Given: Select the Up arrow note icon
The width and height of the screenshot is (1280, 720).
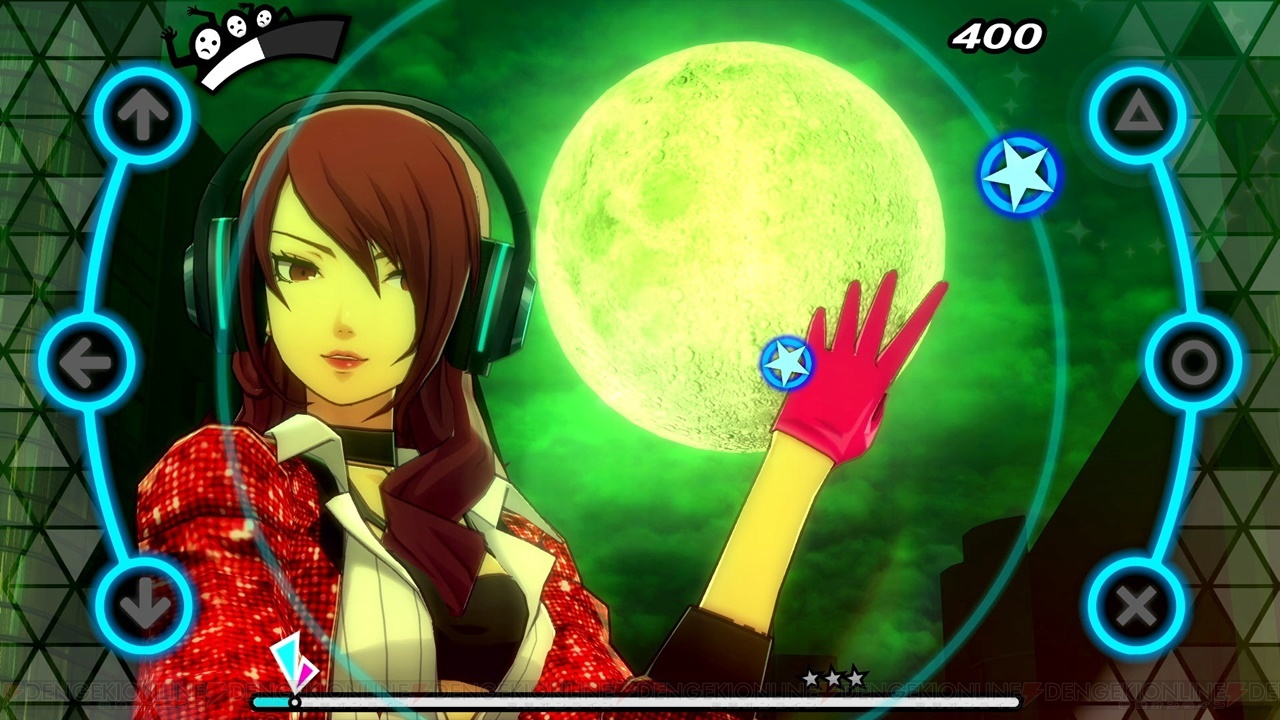Looking at the screenshot, I should coord(143,112).
